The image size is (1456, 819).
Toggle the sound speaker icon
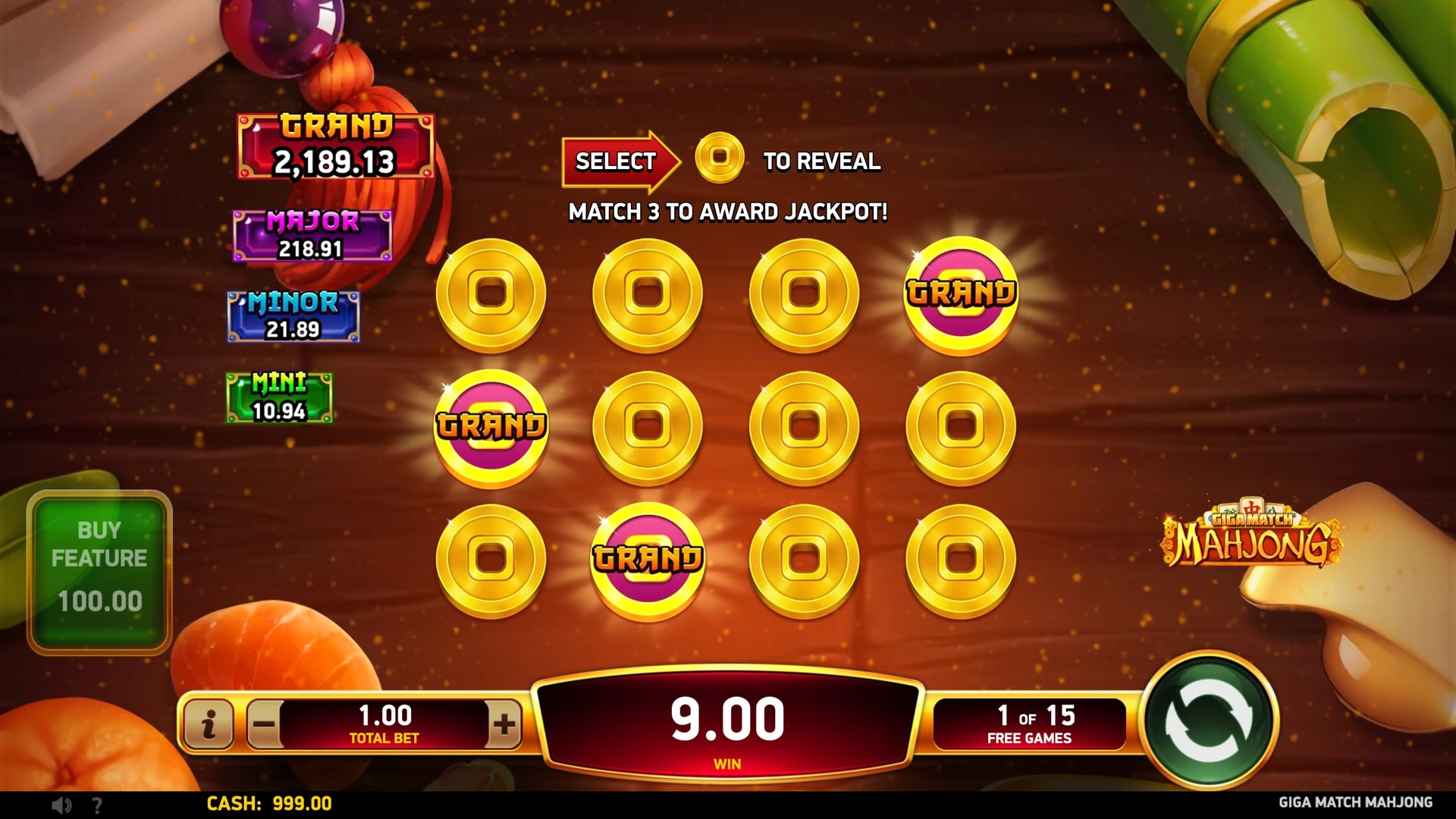pos(62,805)
